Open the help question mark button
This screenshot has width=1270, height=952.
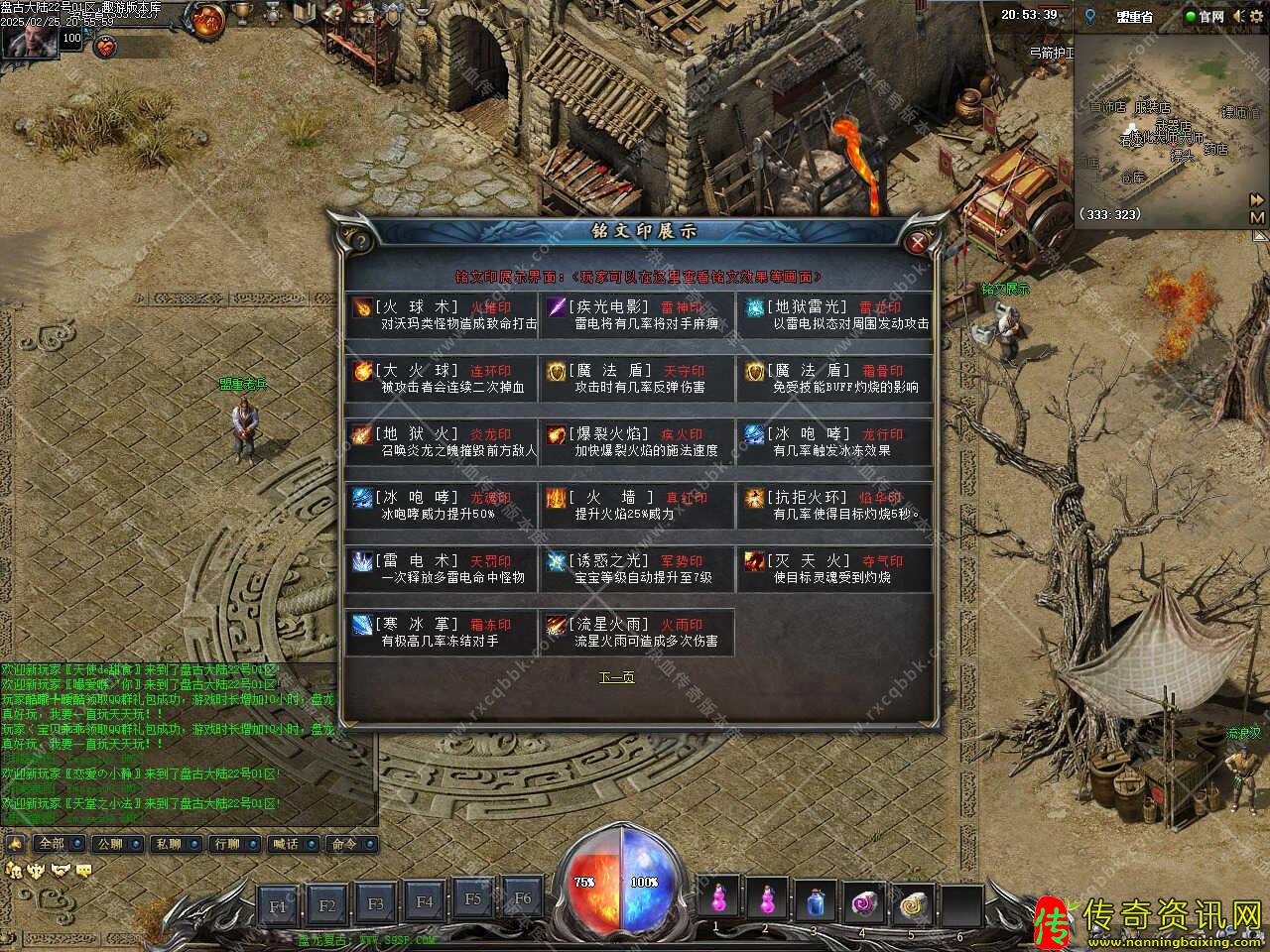359,241
